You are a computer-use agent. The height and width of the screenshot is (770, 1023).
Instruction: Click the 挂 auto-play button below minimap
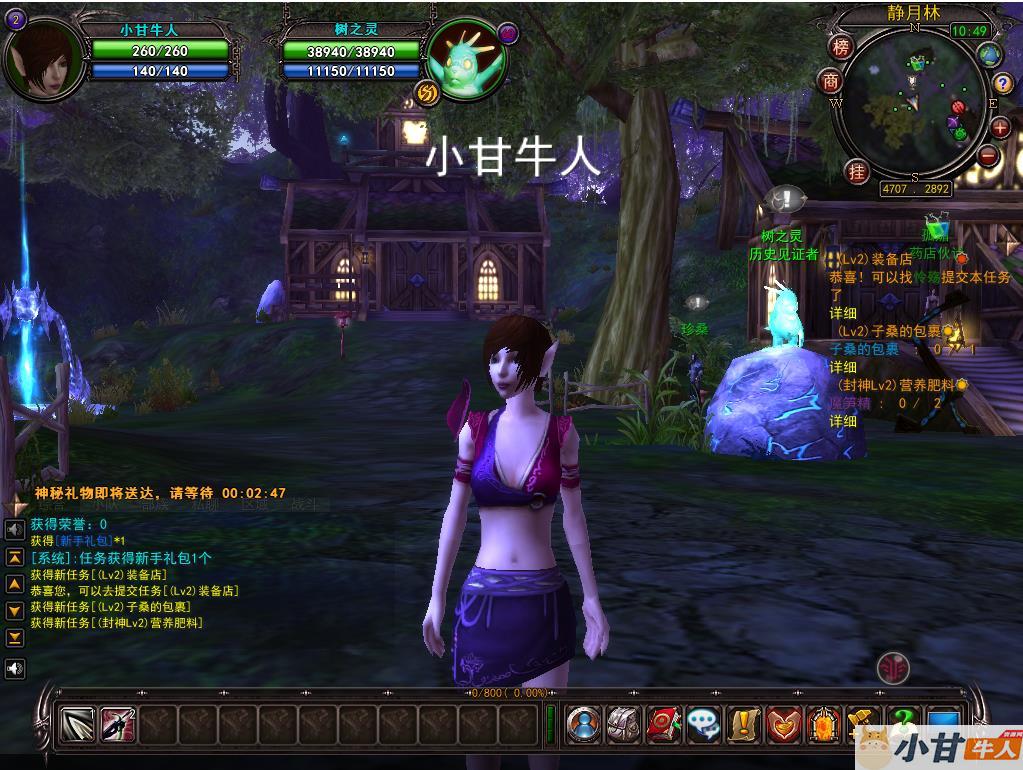coord(857,171)
